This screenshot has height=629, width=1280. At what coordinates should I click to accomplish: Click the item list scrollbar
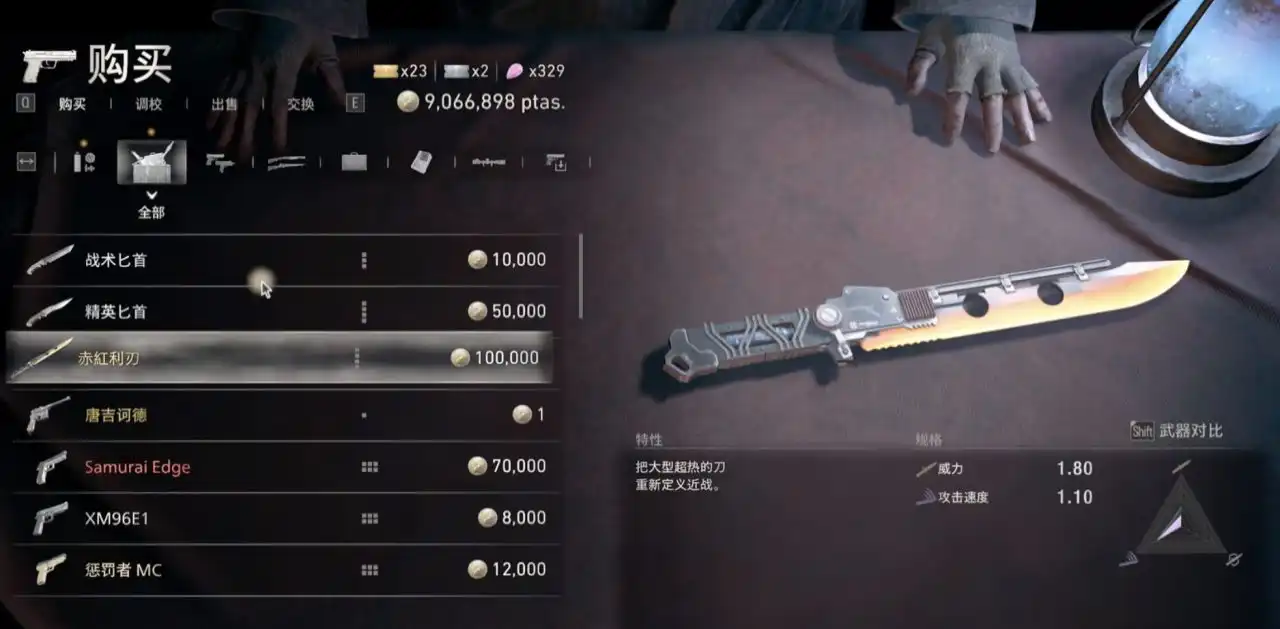pos(581,277)
